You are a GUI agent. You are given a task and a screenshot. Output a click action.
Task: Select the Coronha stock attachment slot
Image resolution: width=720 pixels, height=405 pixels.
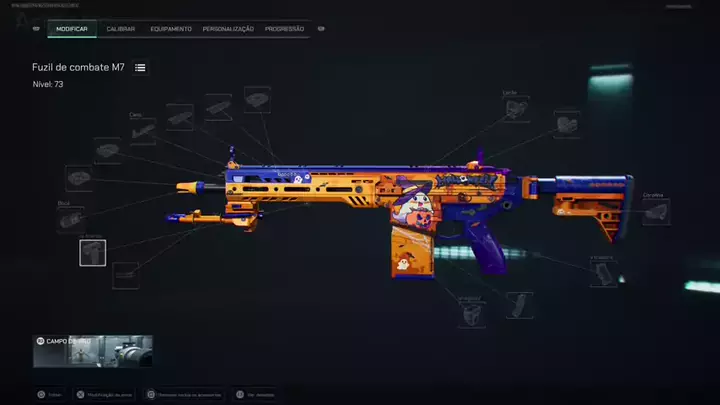(x=656, y=211)
